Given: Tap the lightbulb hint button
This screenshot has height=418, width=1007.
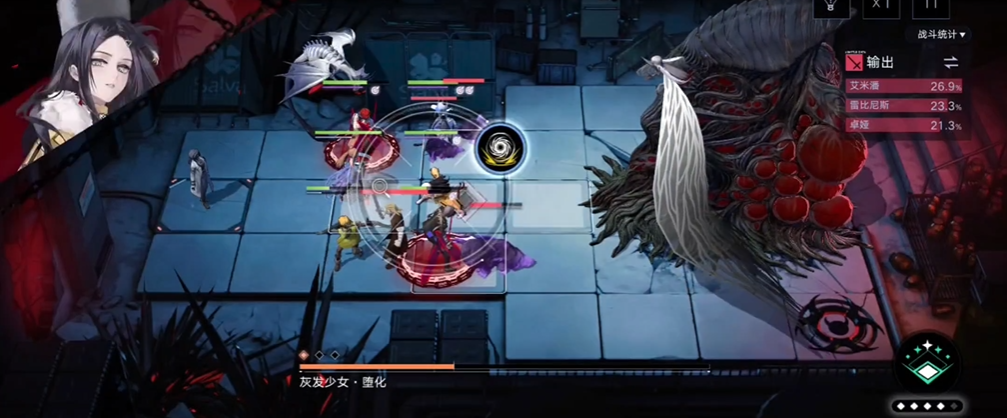Looking at the screenshot, I should (x=828, y=6).
